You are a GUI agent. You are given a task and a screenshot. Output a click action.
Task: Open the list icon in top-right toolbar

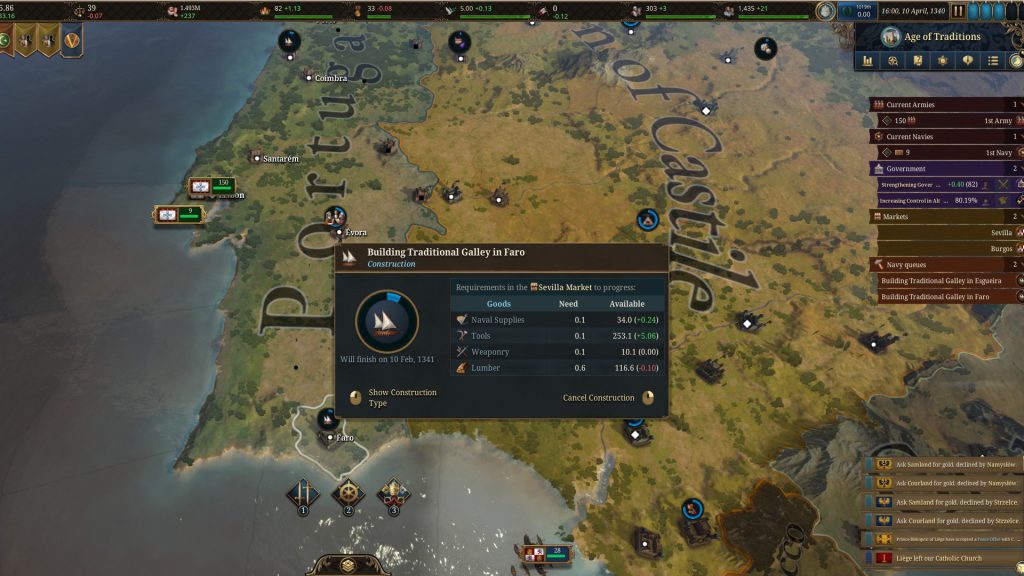pos(993,61)
